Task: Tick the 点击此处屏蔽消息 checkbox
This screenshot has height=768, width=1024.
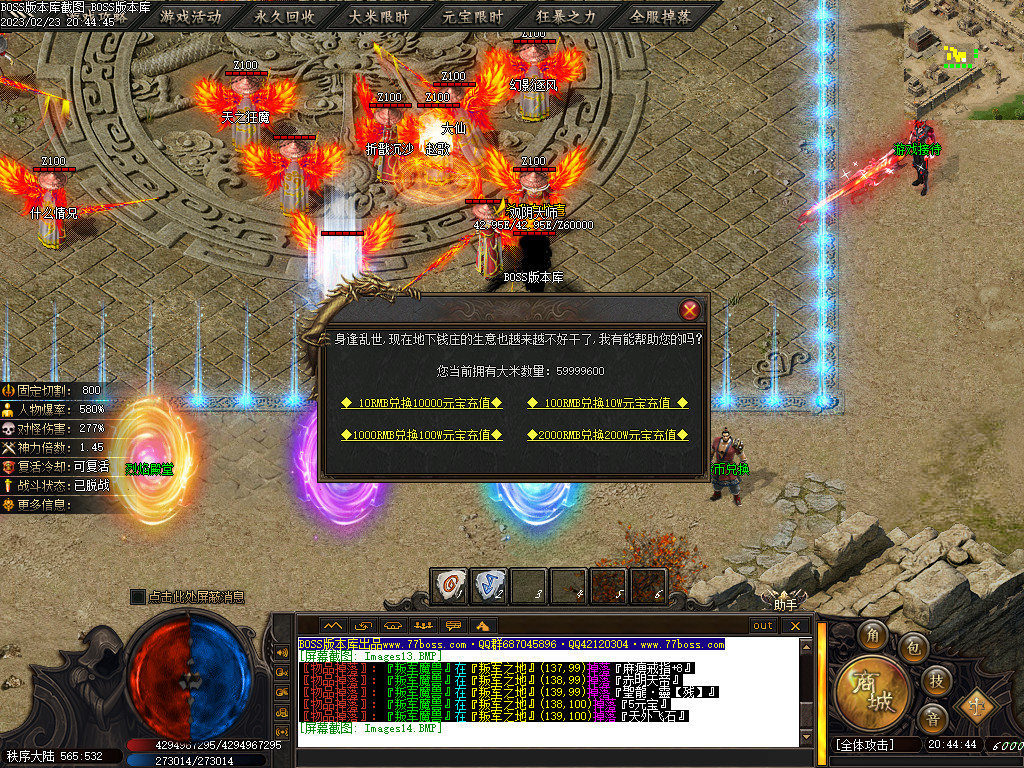Action: pyautogui.click(x=138, y=597)
